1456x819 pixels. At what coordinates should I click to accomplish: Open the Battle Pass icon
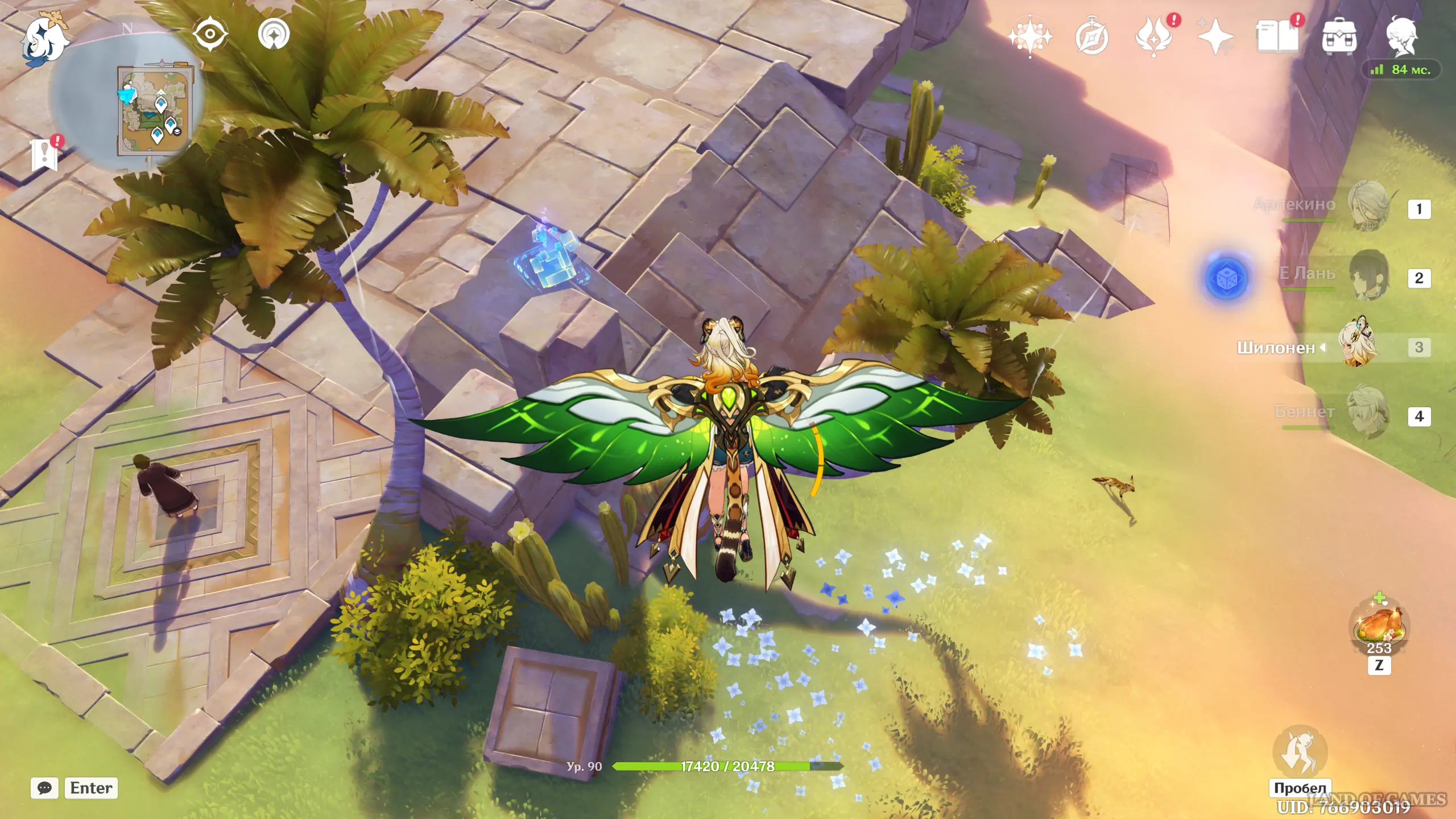click(1153, 38)
